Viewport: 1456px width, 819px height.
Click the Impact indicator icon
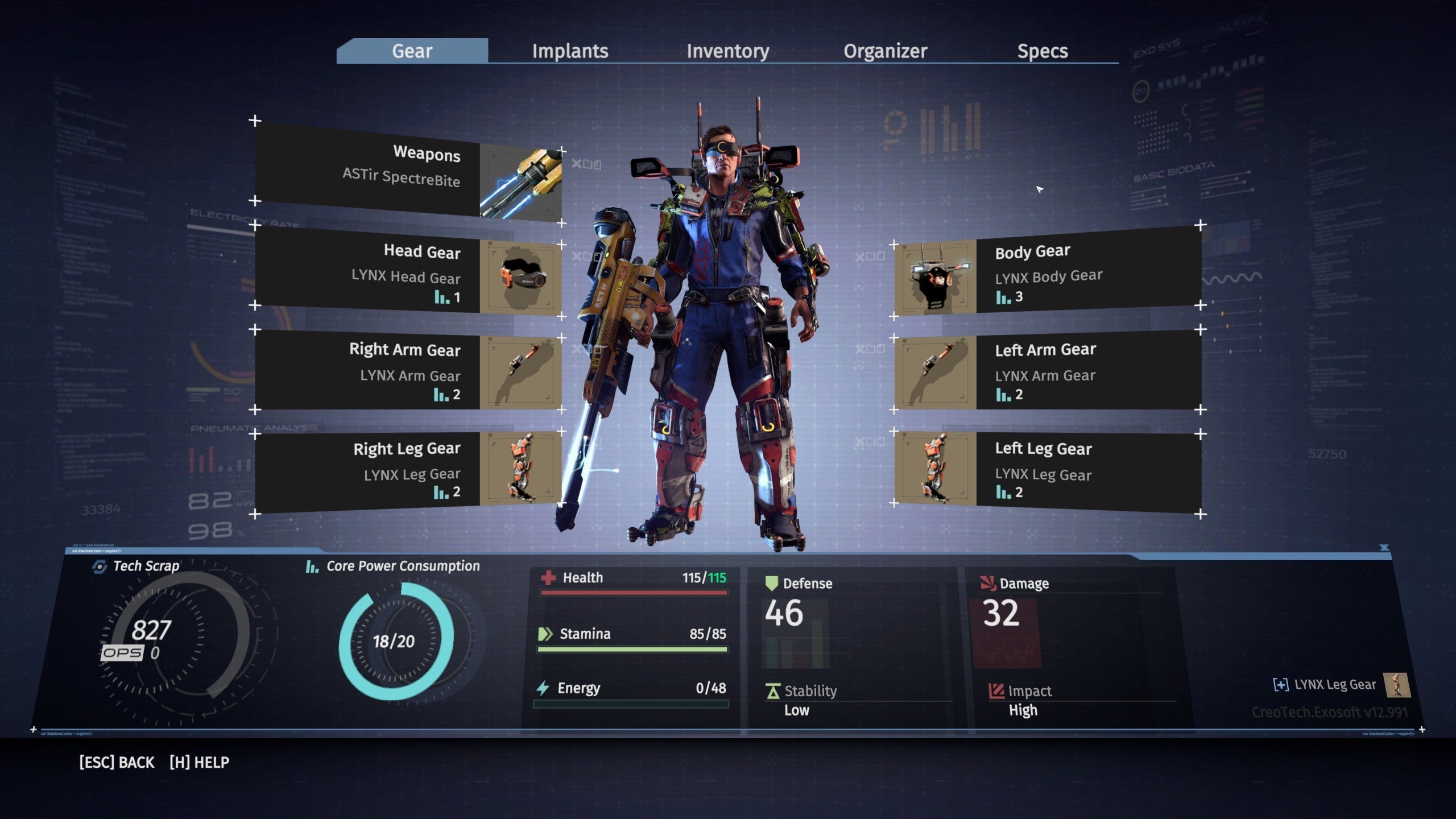click(996, 690)
